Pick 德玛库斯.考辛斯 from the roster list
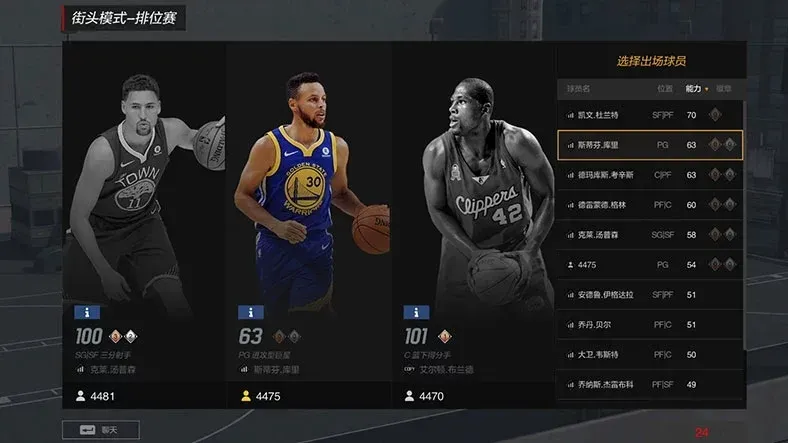788x443 pixels. 650,175
